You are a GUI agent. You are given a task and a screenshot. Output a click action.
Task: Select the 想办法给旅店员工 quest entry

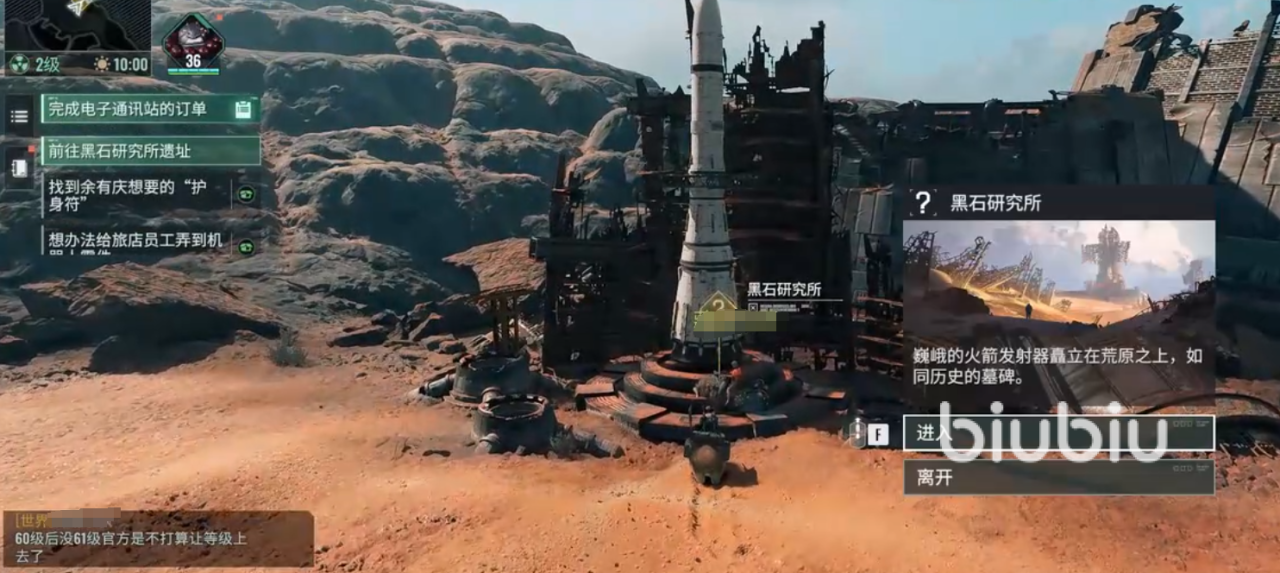pos(137,242)
